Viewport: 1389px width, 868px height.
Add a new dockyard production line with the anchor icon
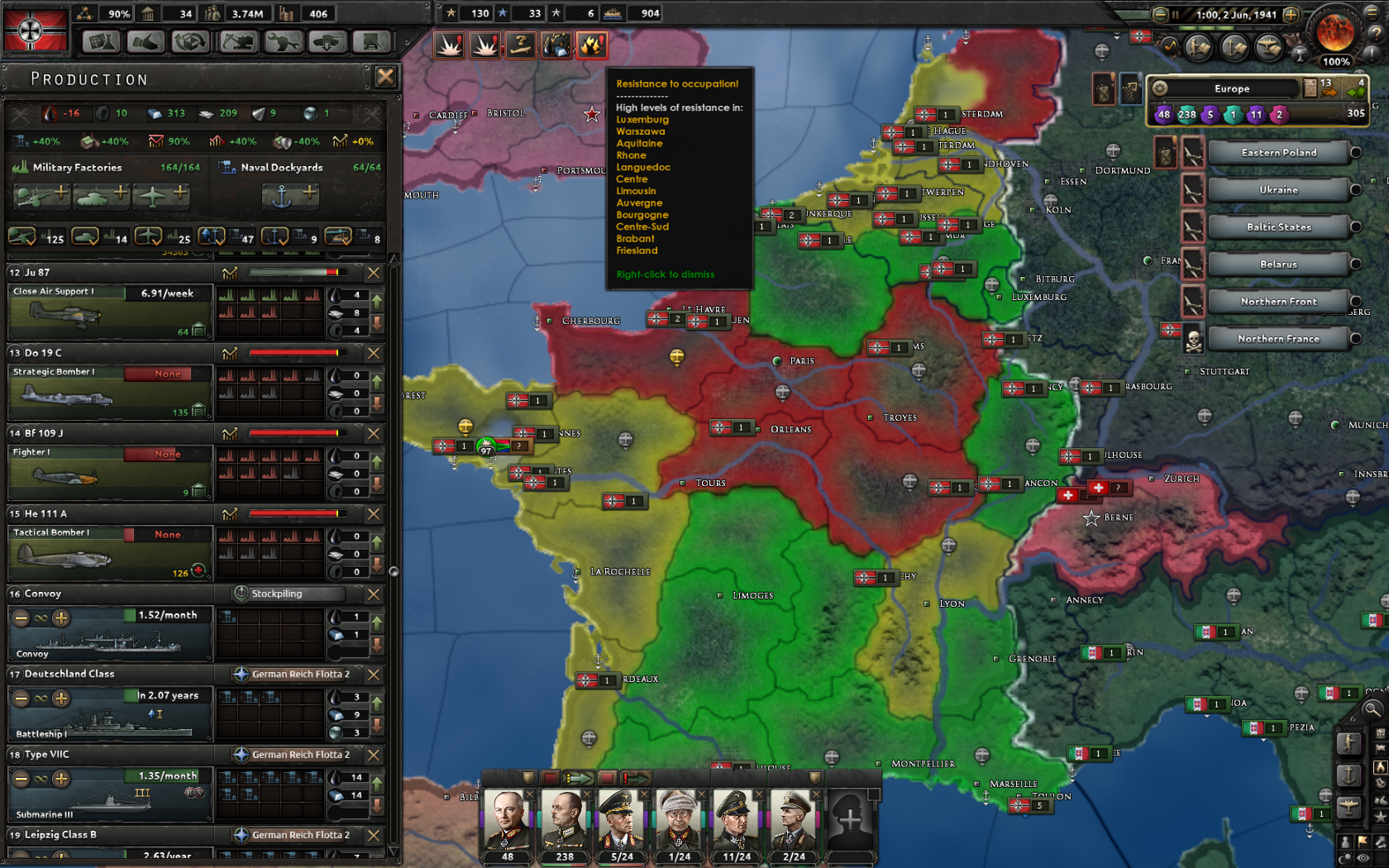pos(292,196)
